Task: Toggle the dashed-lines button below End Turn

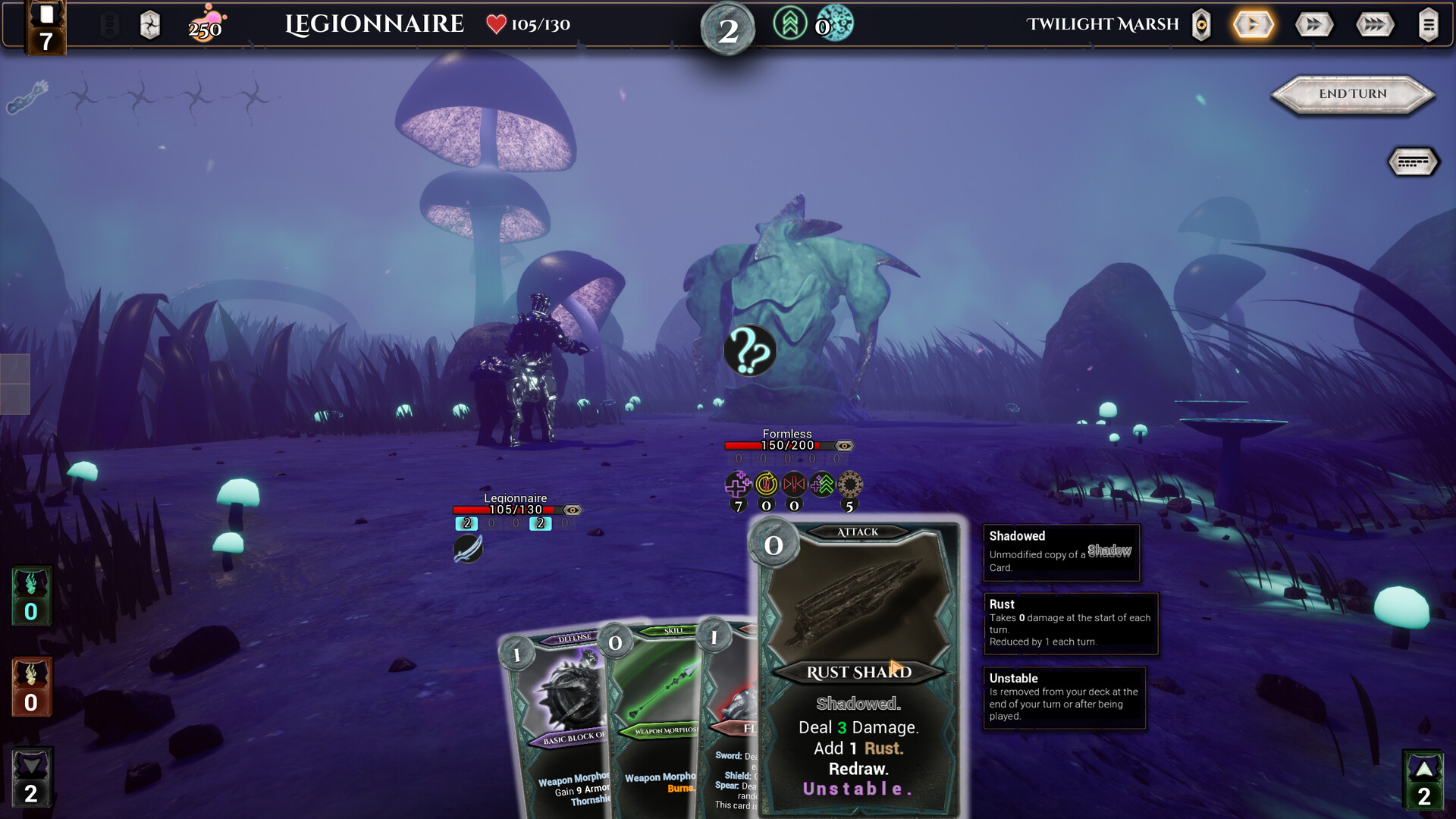Action: pyautogui.click(x=1413, y=162)
